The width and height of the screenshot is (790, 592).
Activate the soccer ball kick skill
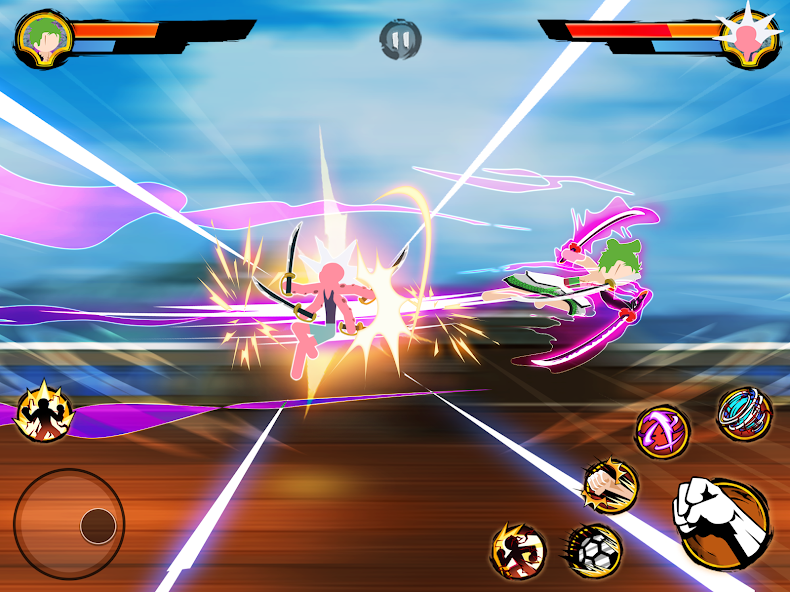593,551
